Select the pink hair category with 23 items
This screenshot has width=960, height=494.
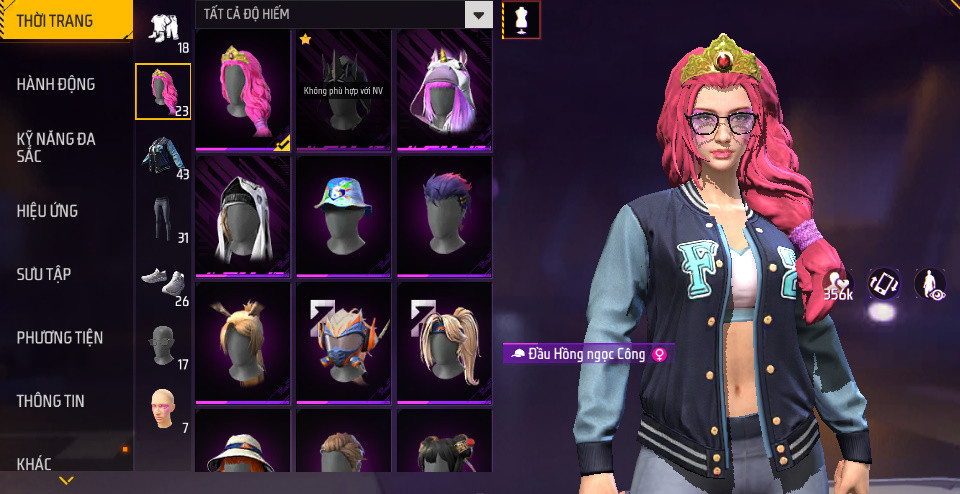(162, 91)
